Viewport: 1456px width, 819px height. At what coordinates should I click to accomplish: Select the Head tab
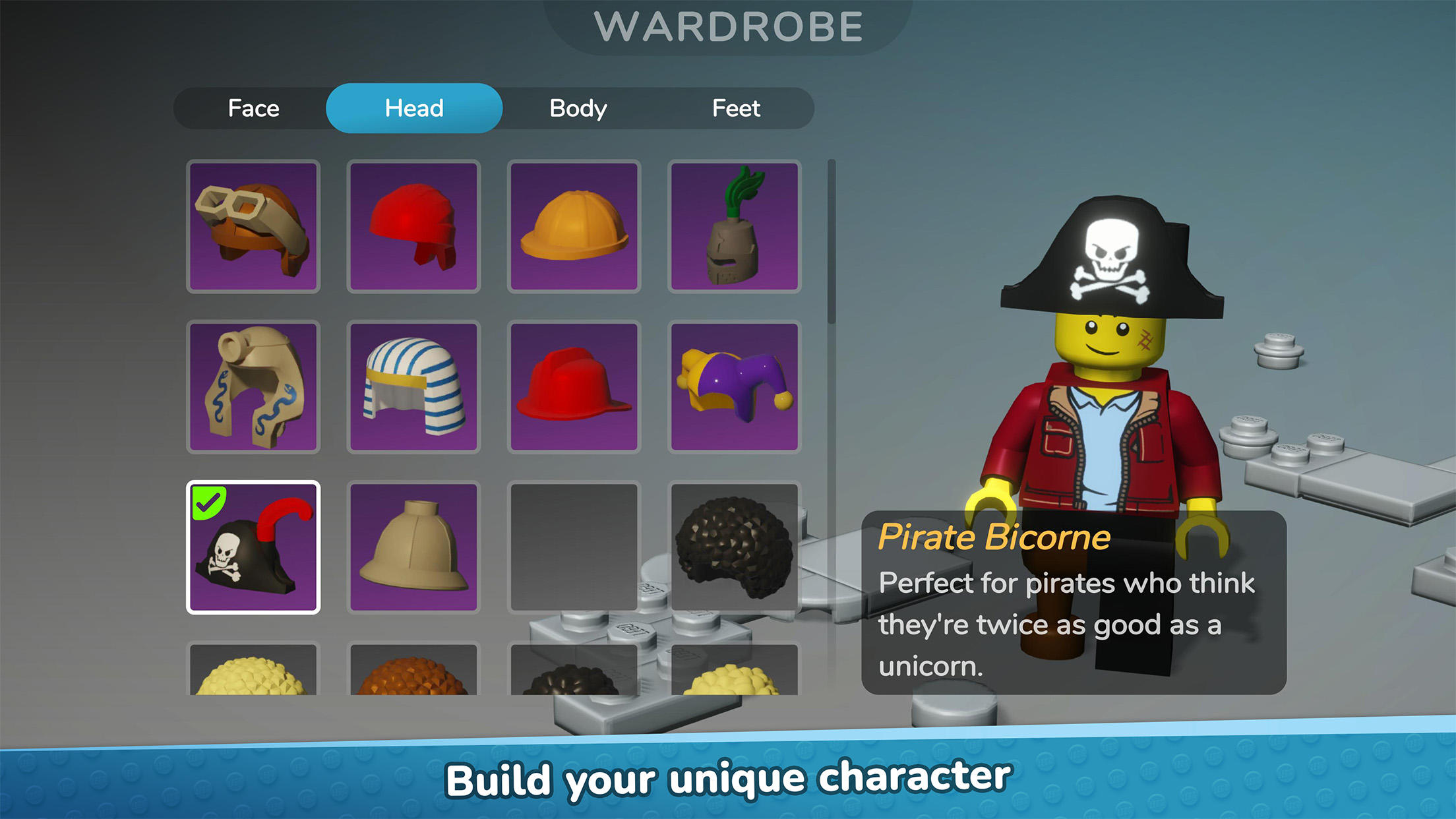(x=414, y=107)
